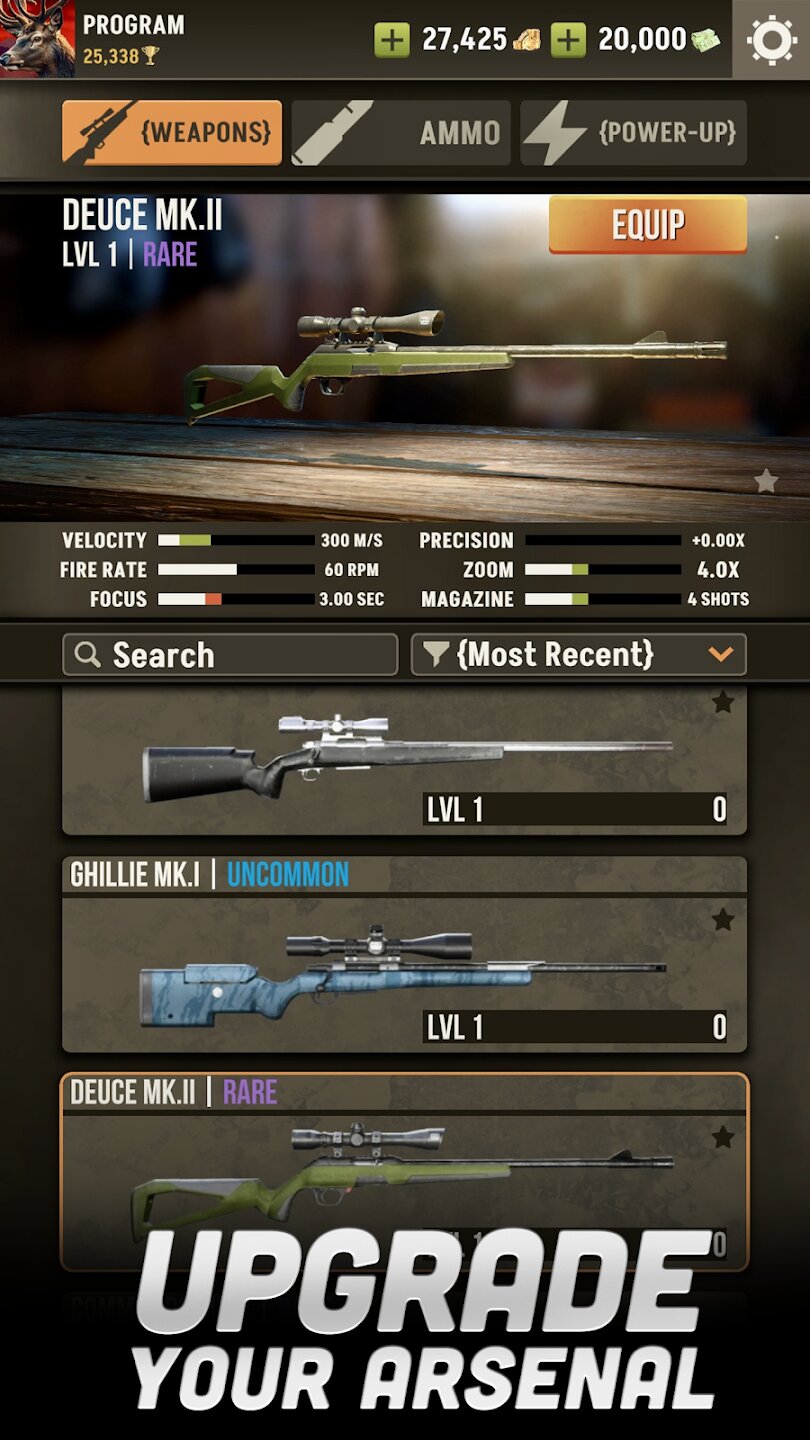Screen dimensions: 810x1440
Task: Open the settings gear menu
Action: pos(771,40)
